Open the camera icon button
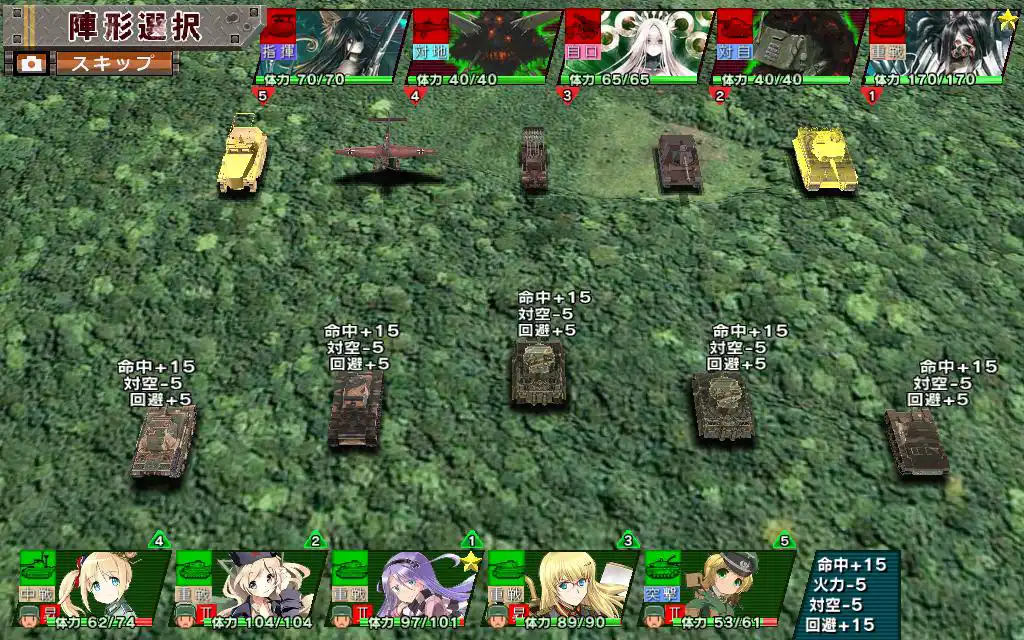This screenshot has width=1024, height=640. click(31, 63)
